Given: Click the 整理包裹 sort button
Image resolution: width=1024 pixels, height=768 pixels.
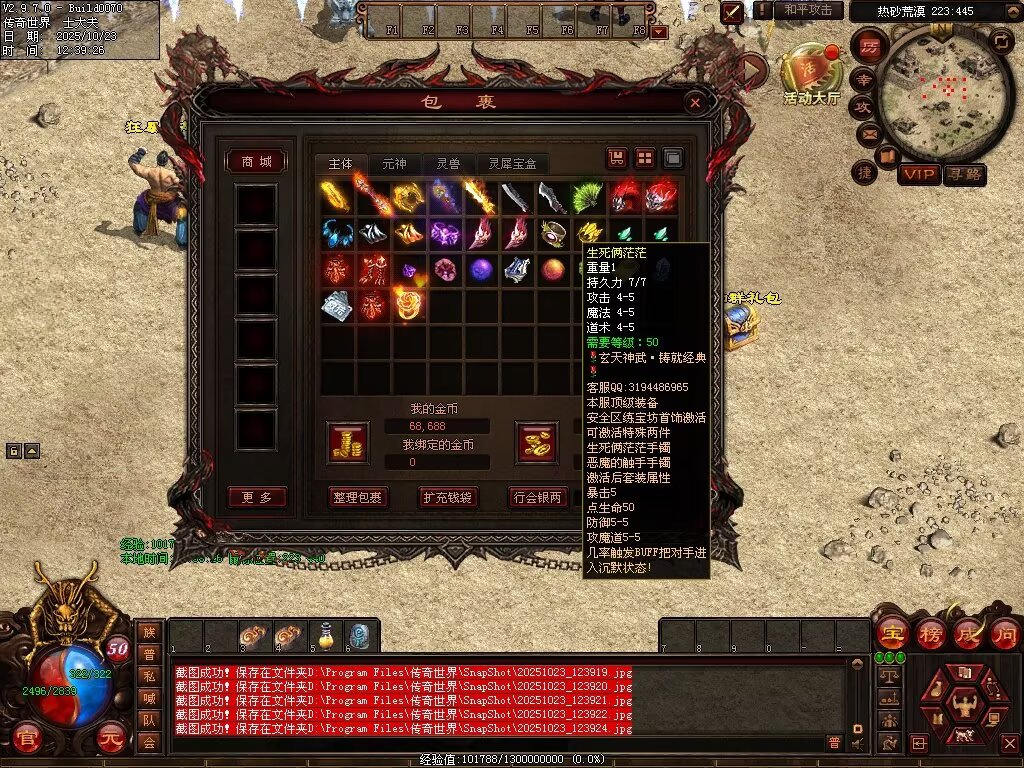Looking at the screenshot, I should (357, 497).
